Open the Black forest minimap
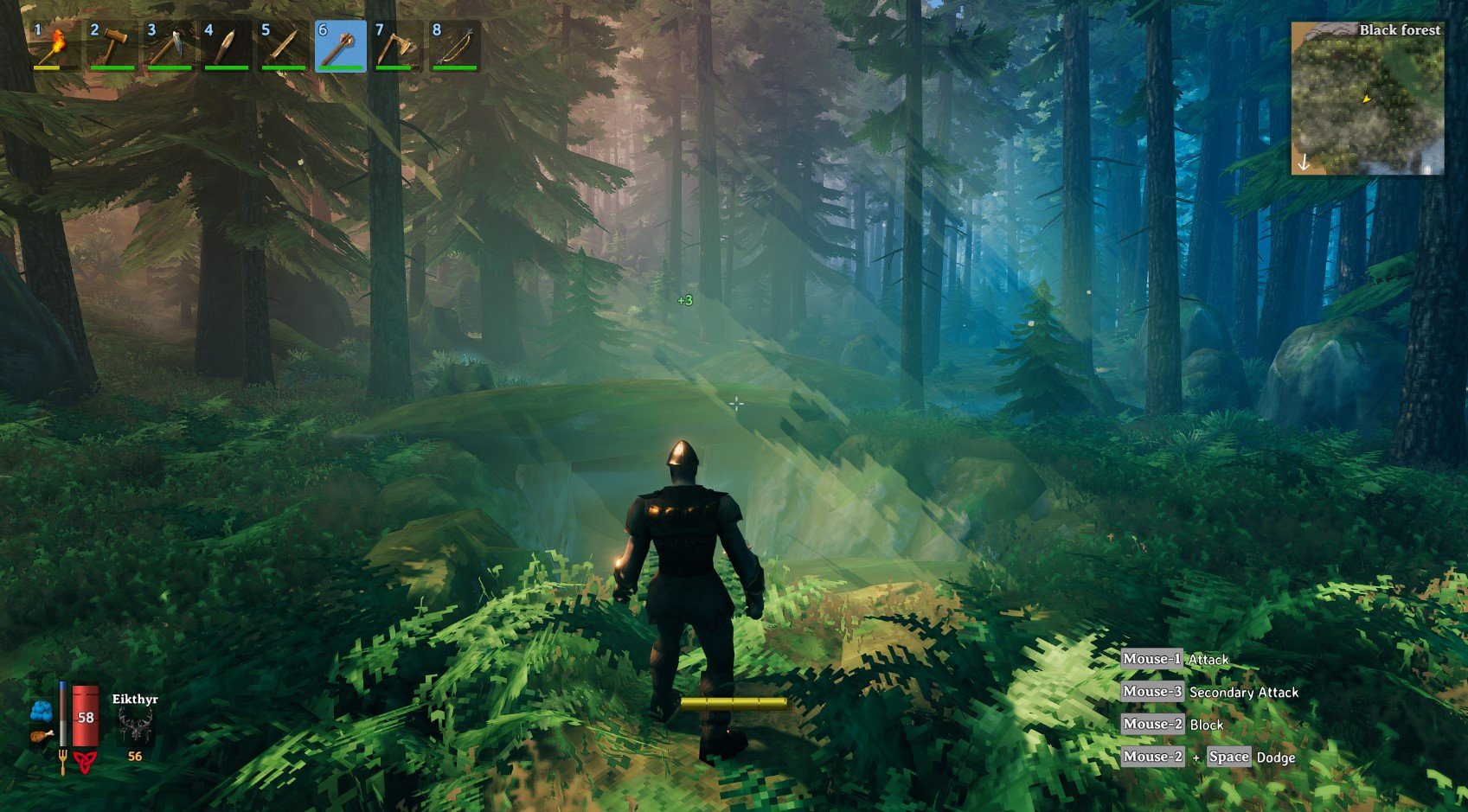This screenshot has width=1468, height=812. 1367,98
